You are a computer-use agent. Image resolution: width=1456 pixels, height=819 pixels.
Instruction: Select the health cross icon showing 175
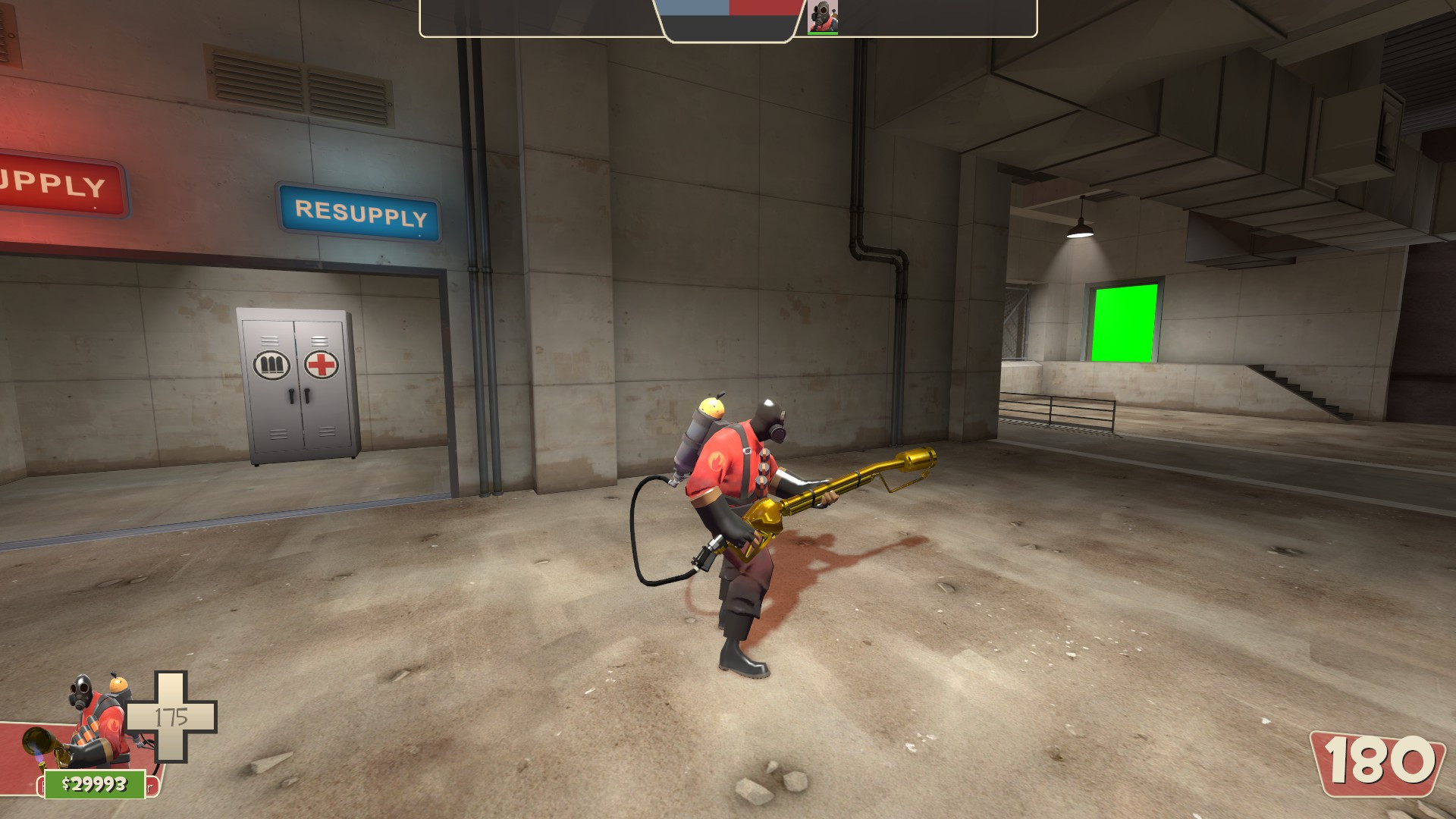[x=171, y=717]
